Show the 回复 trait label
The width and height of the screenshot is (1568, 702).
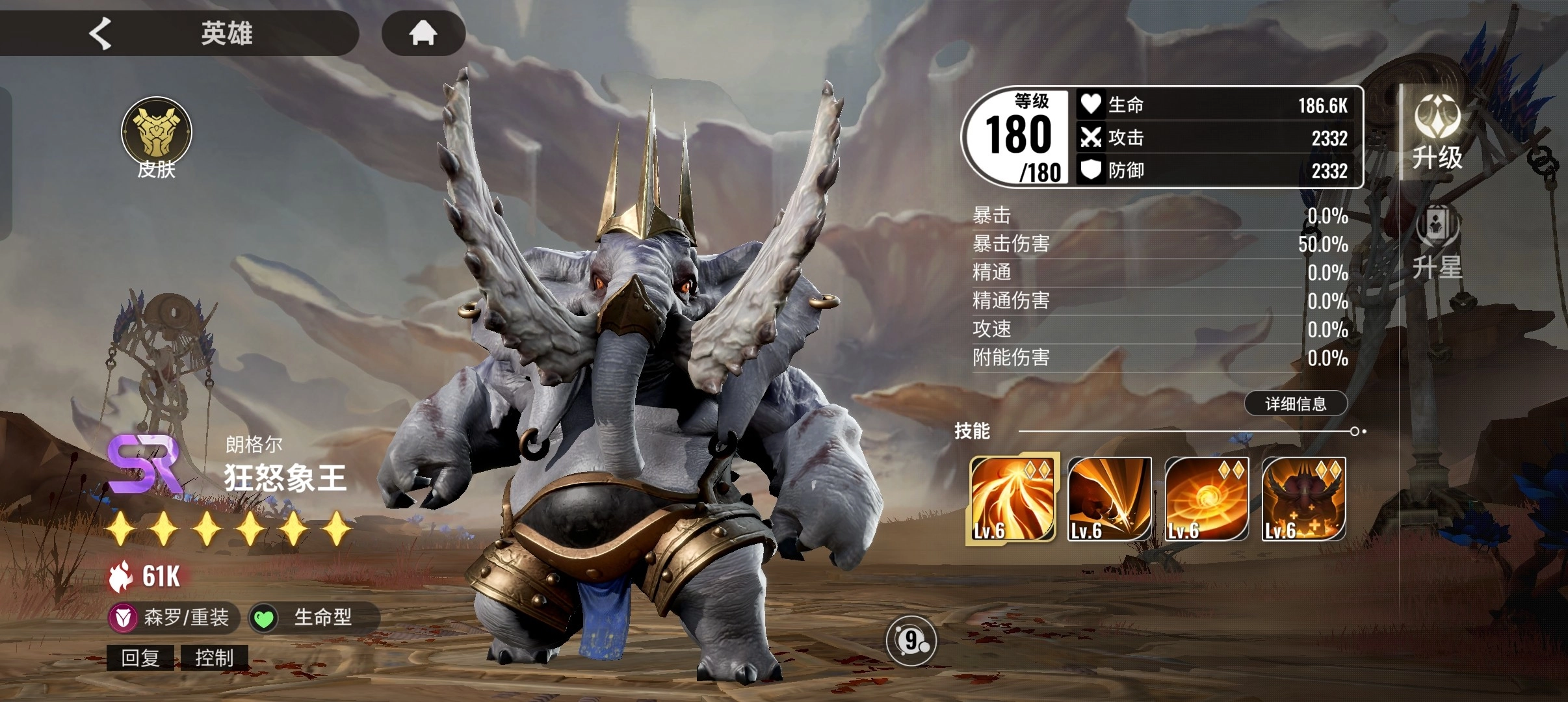(x=140, y=658)
